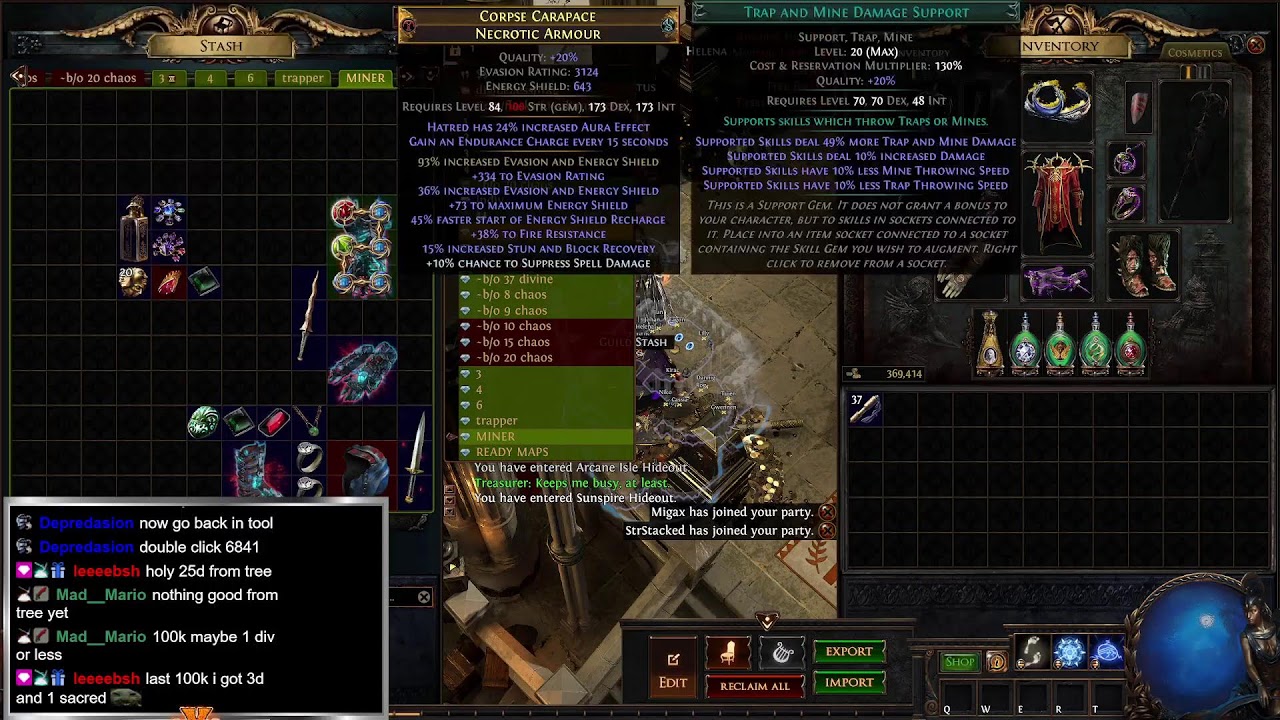Pick the six-linked body armour in stash
Image resolution: width=1280 pixels, height=720 pixels.
[x=362, y=248]
